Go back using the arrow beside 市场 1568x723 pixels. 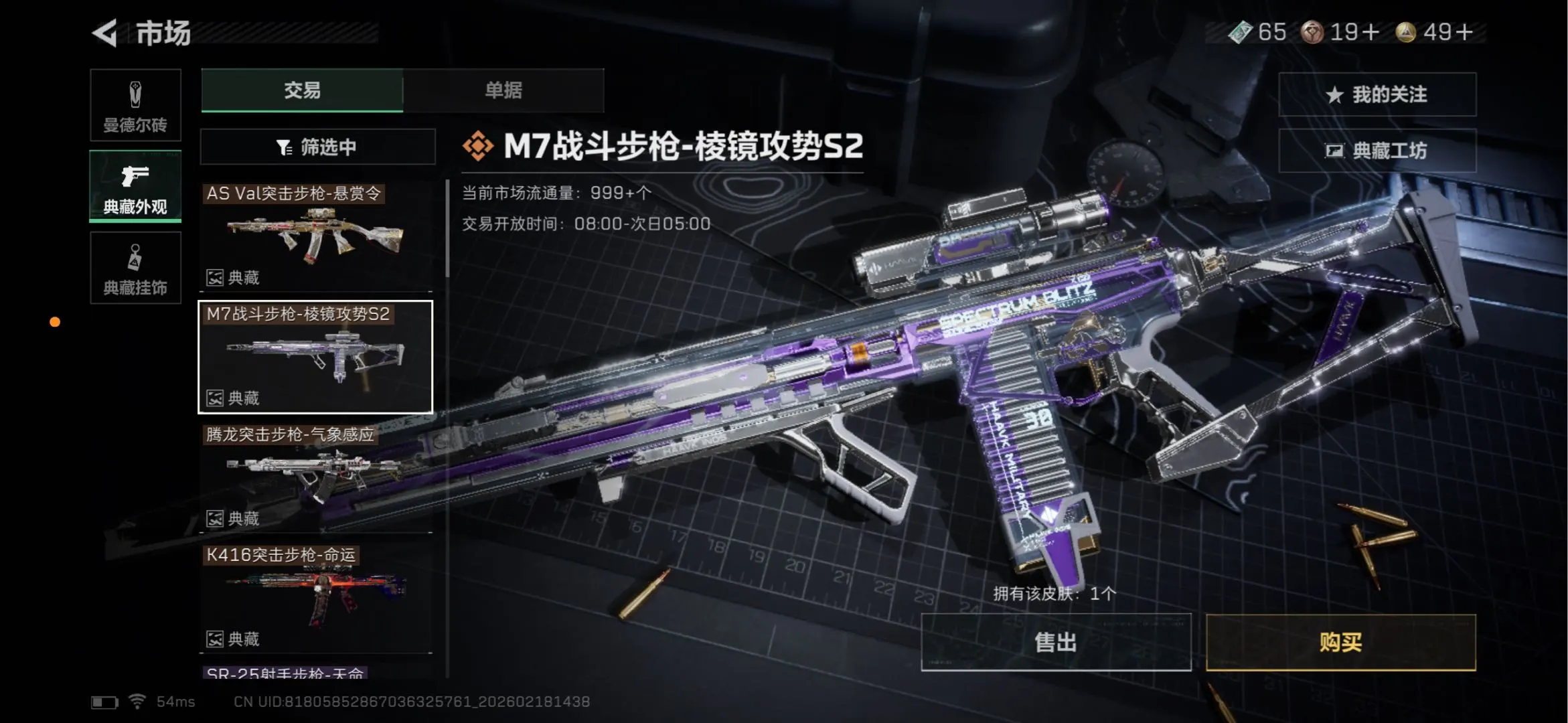pyautogui.click(x=105, y=33)
